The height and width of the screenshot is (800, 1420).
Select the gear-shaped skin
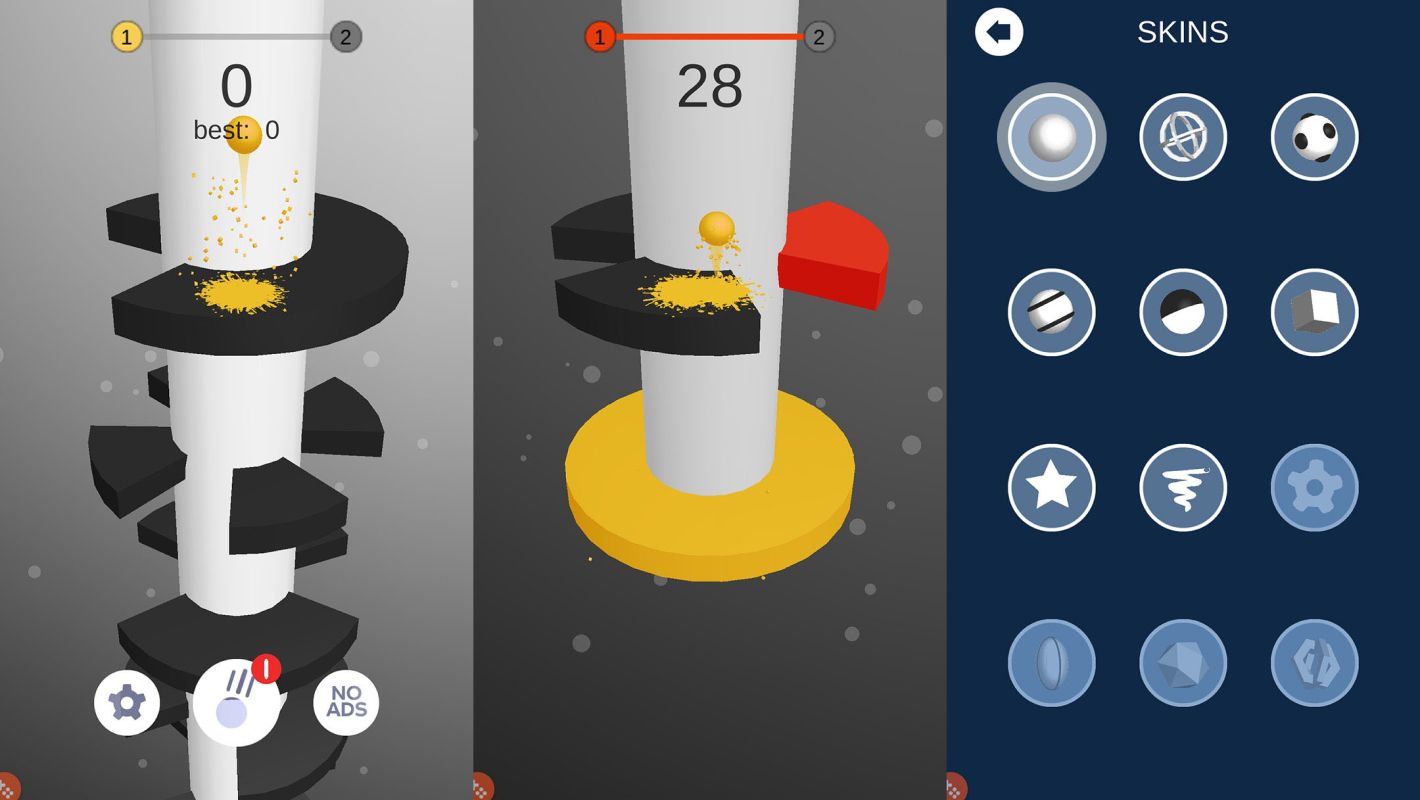(1314, 488)
